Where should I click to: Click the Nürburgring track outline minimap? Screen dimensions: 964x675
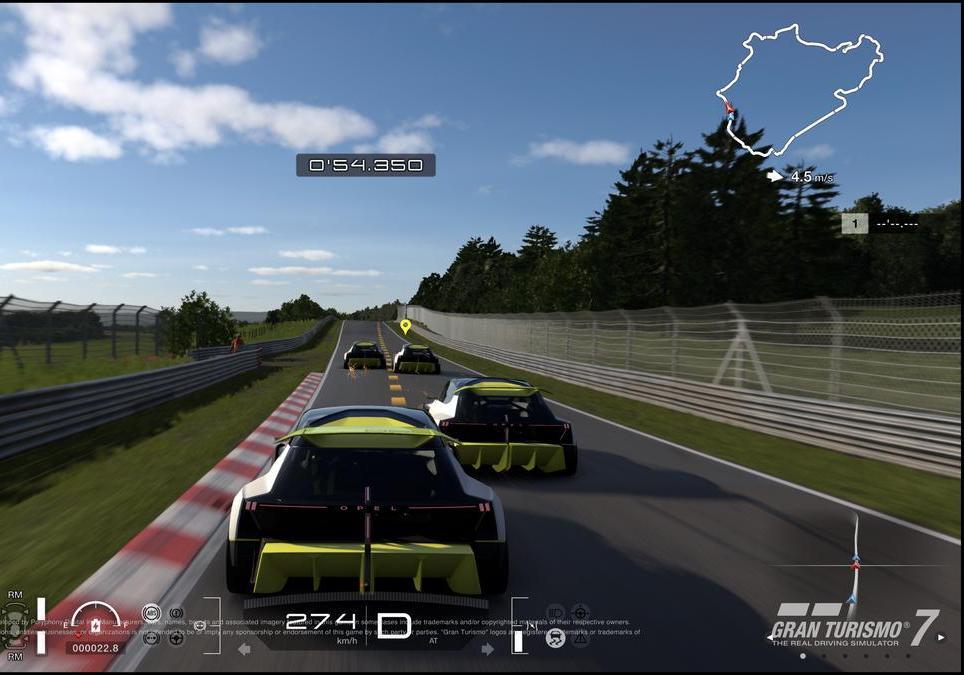[x=800, y=90]
